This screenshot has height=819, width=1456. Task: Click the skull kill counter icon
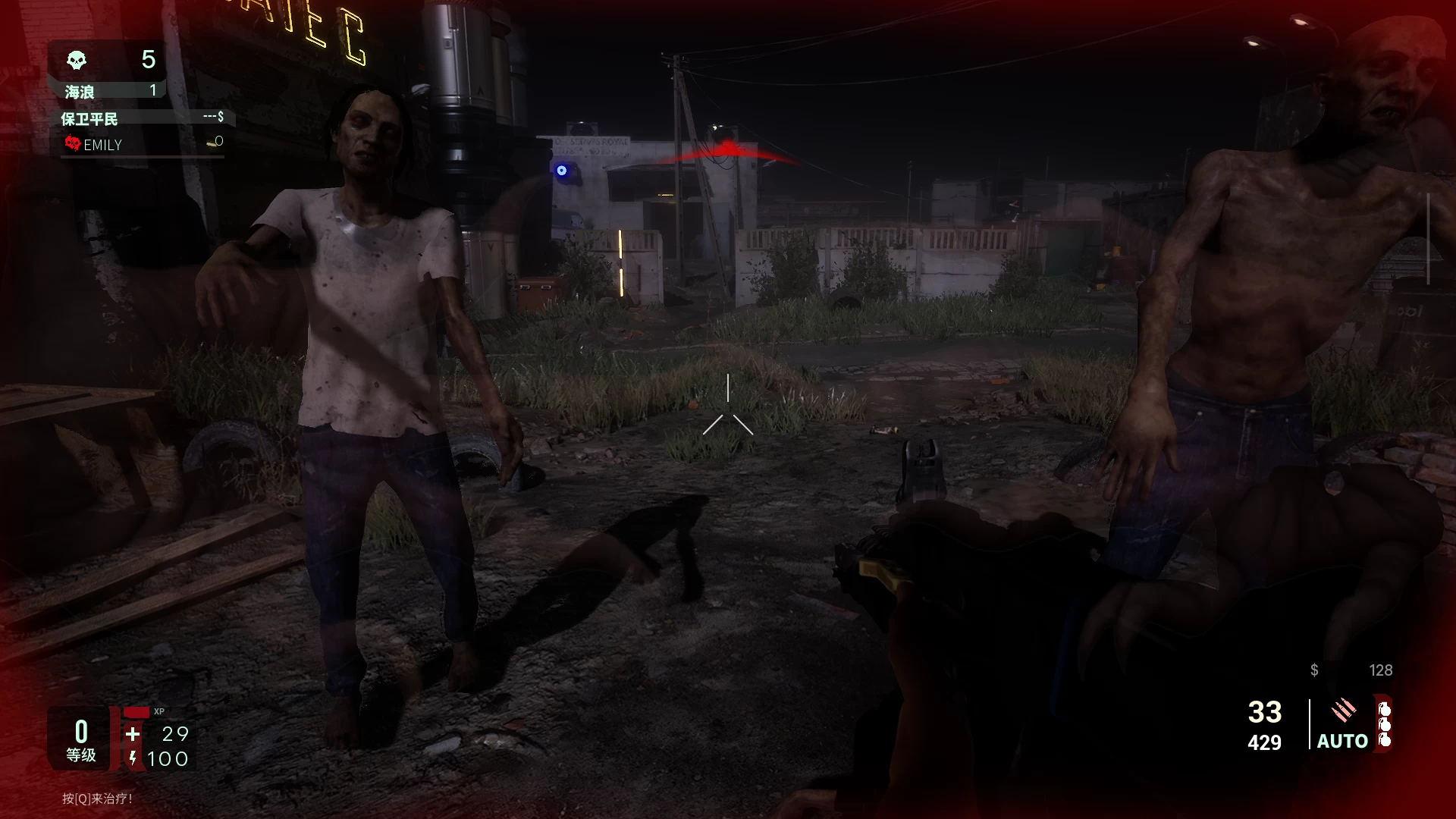tap(76, 60)
